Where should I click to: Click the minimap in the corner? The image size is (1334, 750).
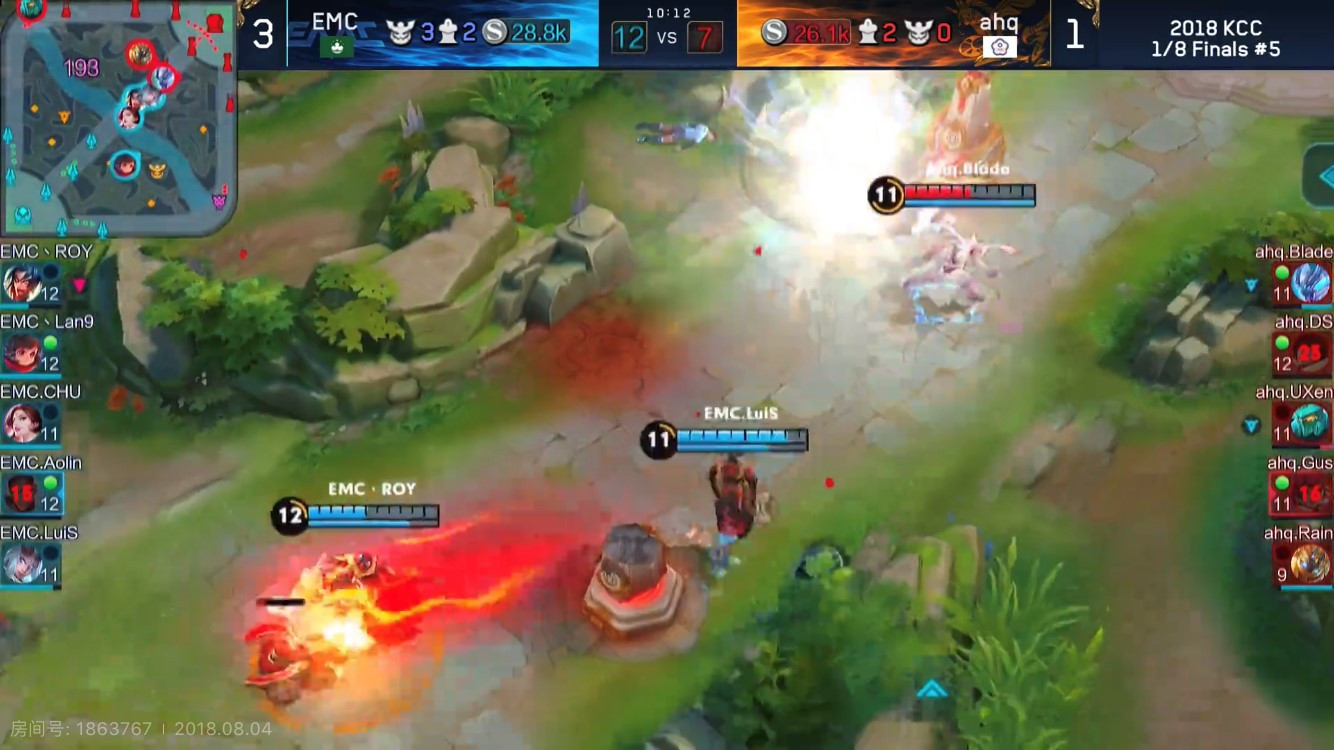[117, 117]
